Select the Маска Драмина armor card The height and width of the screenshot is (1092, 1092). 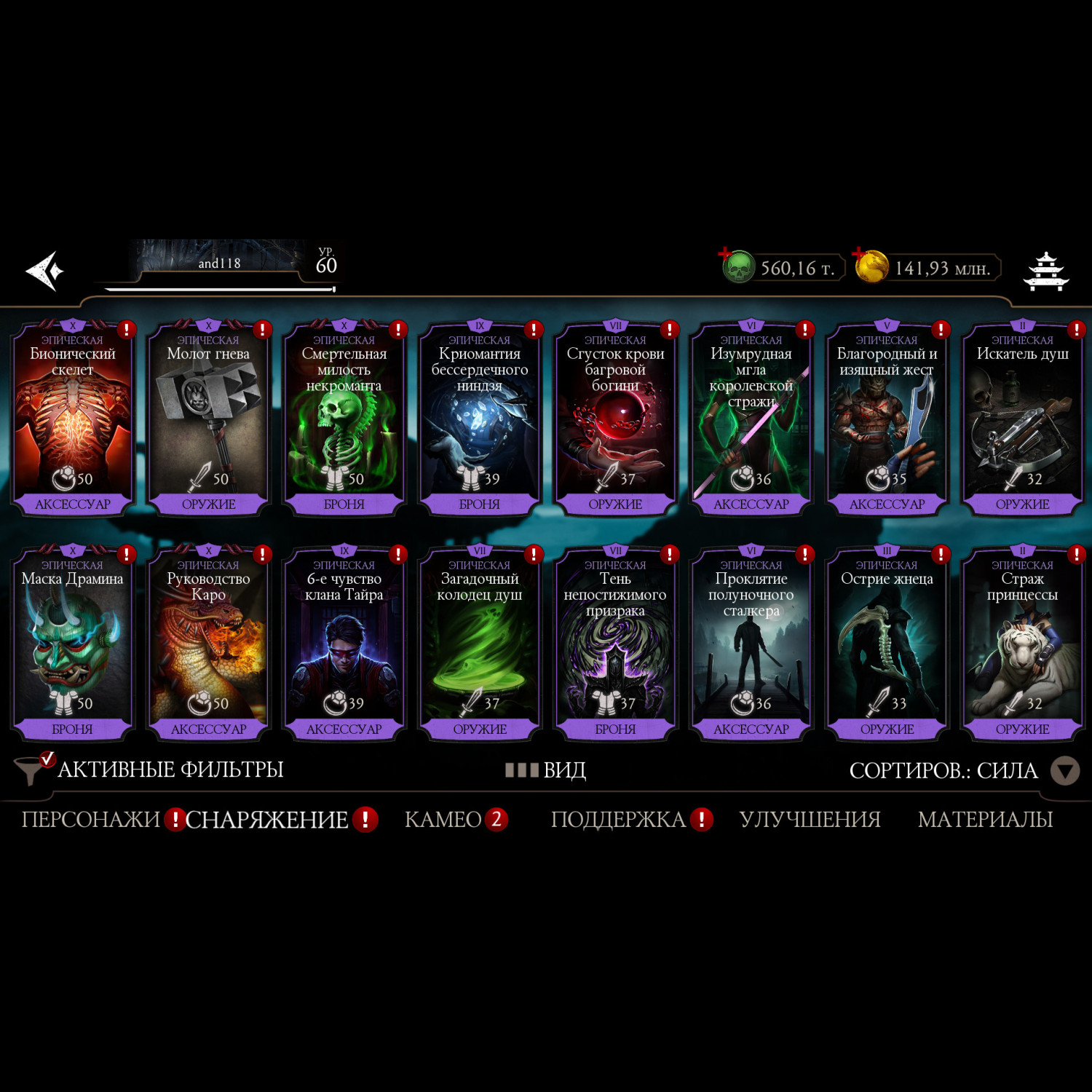coord(73,644)
